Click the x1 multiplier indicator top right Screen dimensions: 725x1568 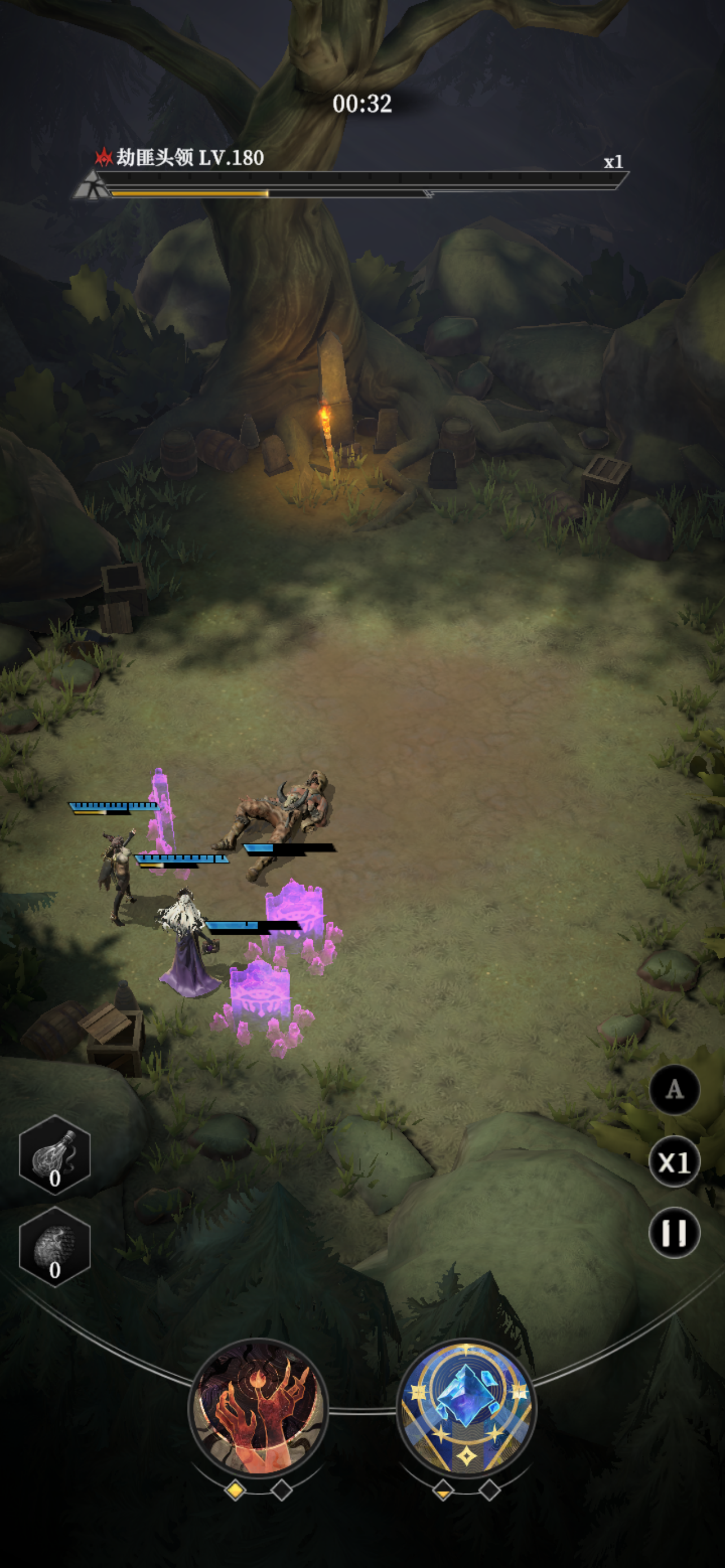(x=614, y=162)
